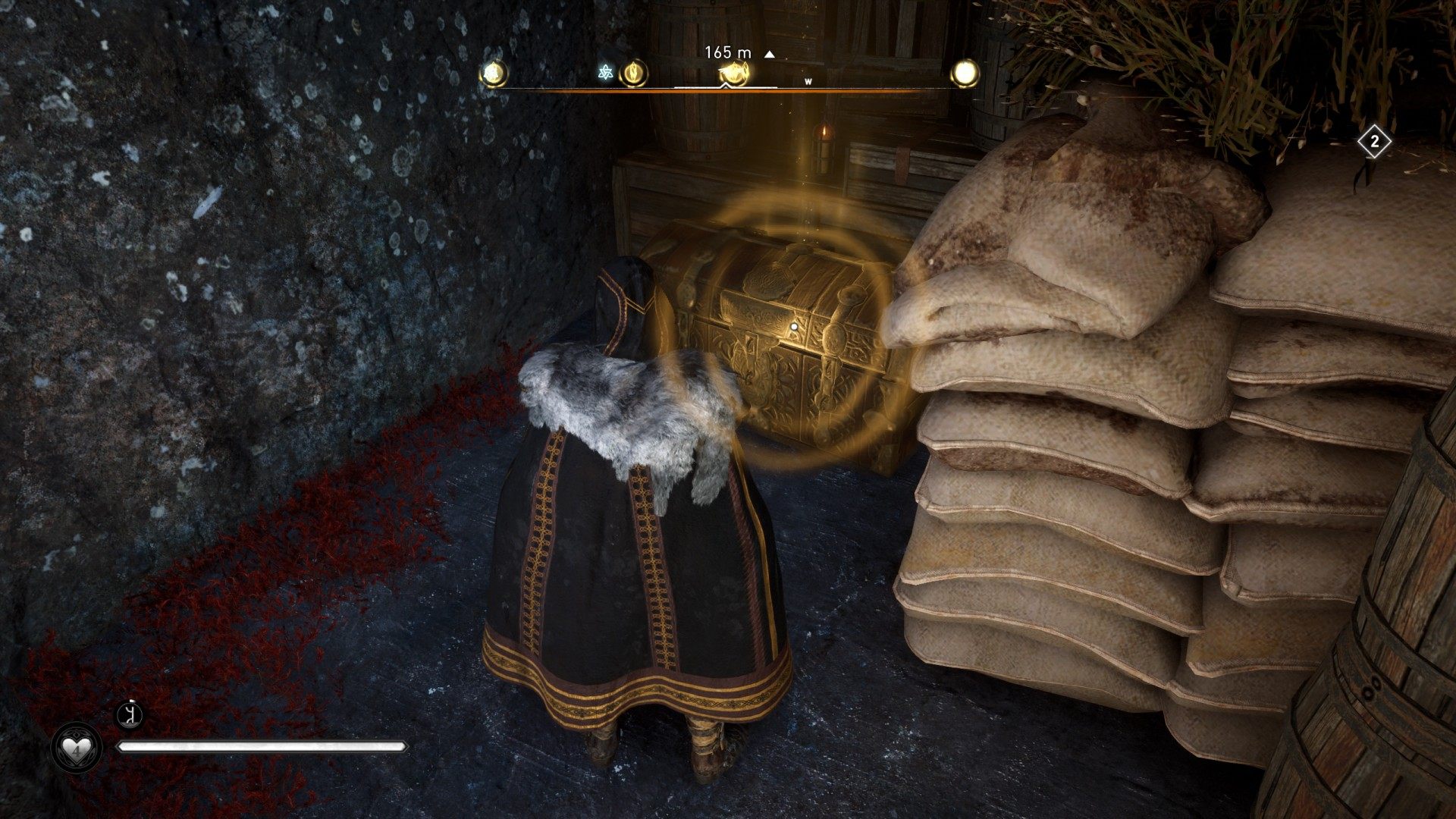Select the blue triangular knot compass marker
Screen dimensions: 1456x819
coord(605,73)
